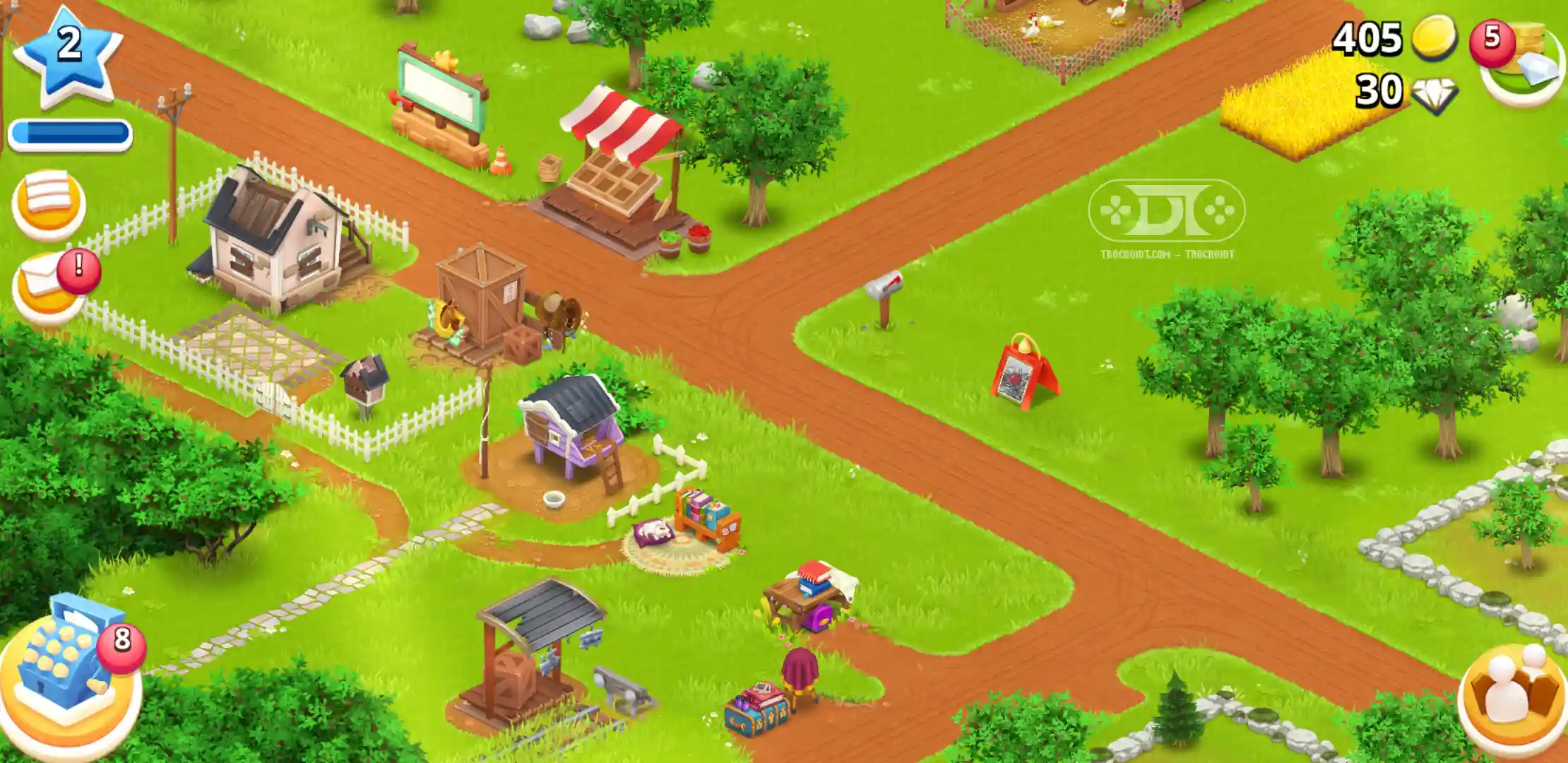Open the mail button with exclamation alert
Screen dimensions: 1568x763
(47, 290)
